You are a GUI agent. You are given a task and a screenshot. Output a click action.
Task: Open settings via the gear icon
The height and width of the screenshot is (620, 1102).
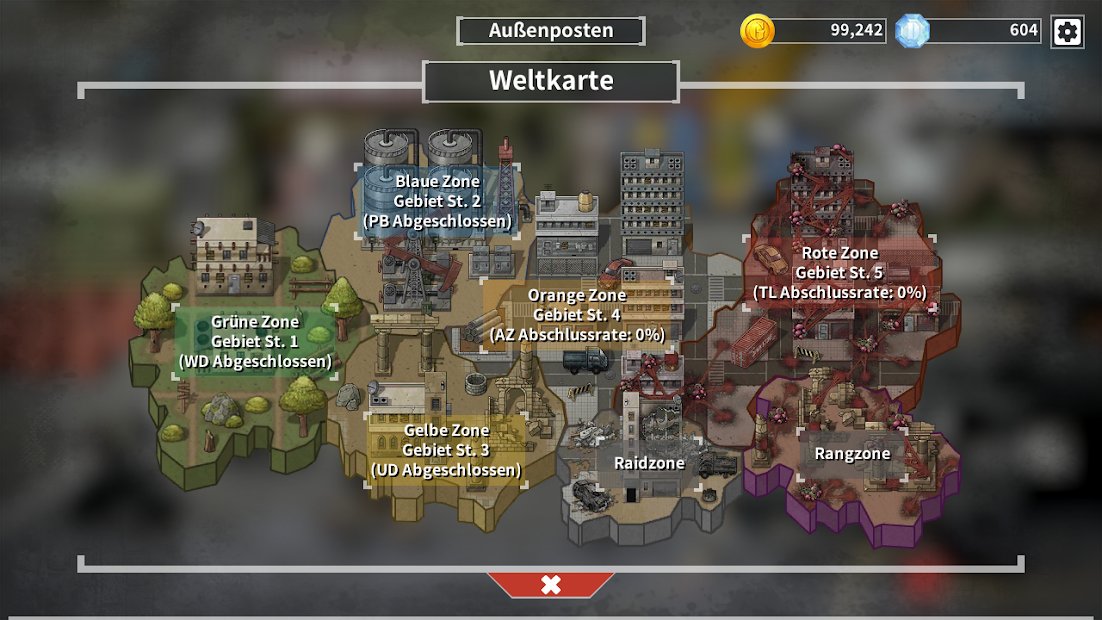pos(1067,31)
